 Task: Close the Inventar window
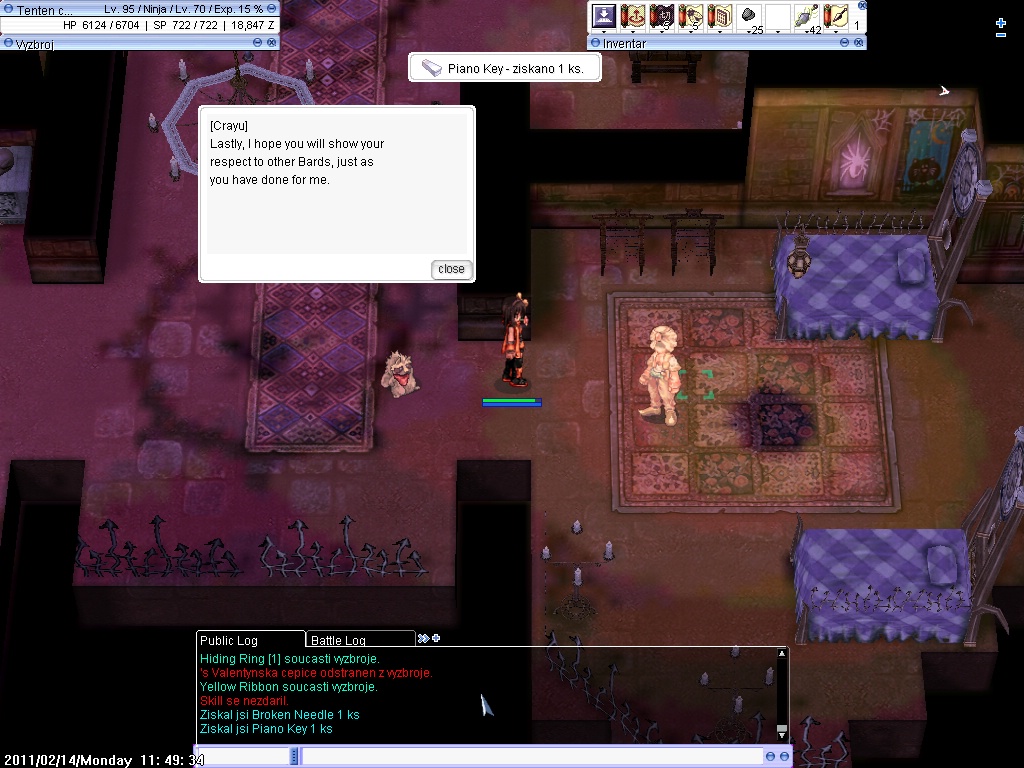[859, 43]
